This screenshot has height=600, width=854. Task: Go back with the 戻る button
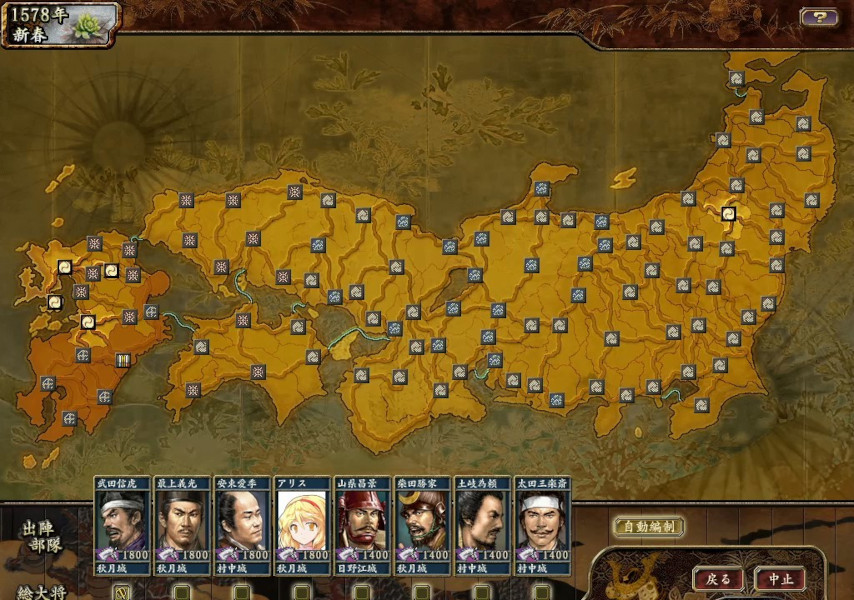pyautogui.click(x=718, y=579)
